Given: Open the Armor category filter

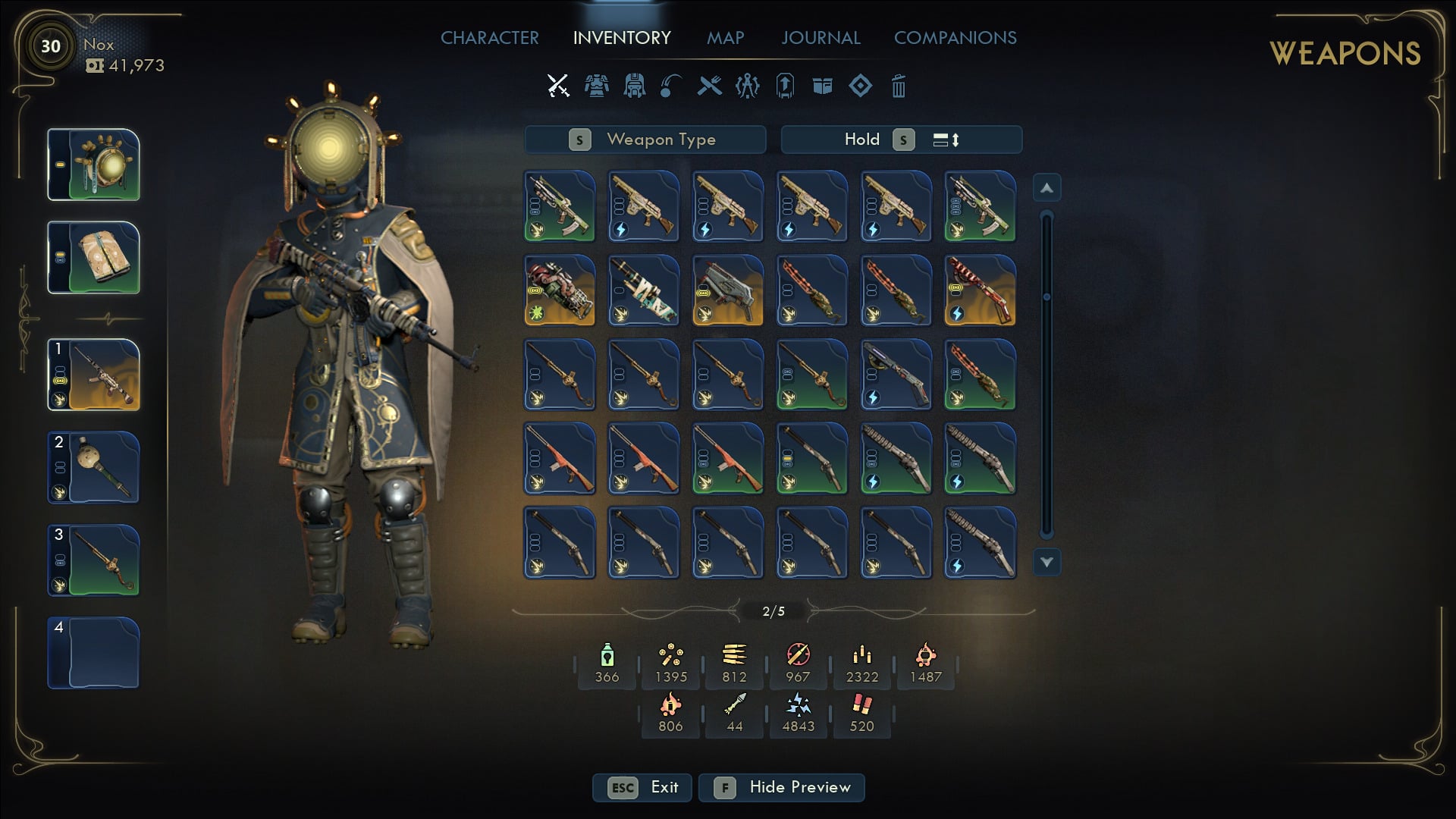Looking at the screenshot, I should (x=596, y=86).
